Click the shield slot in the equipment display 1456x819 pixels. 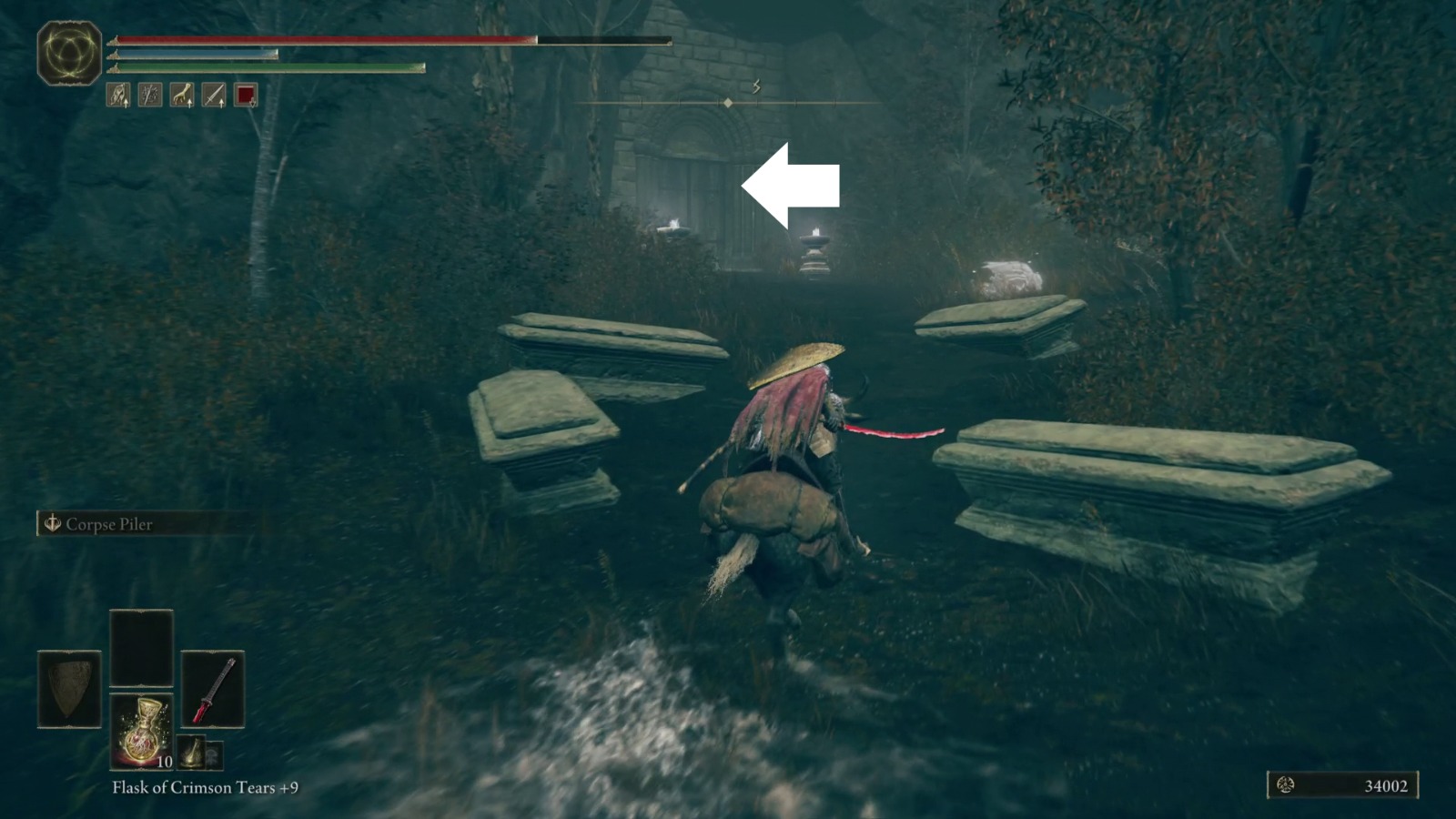point(69,690)
